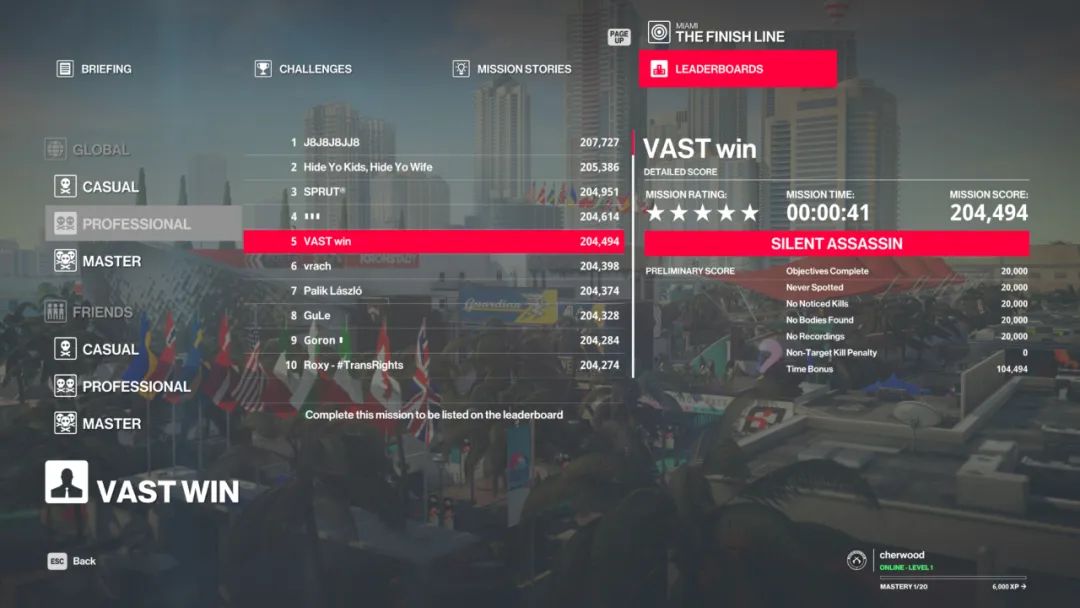Open the Briefing tab
1080x608 pixels.
coord(95,69)
